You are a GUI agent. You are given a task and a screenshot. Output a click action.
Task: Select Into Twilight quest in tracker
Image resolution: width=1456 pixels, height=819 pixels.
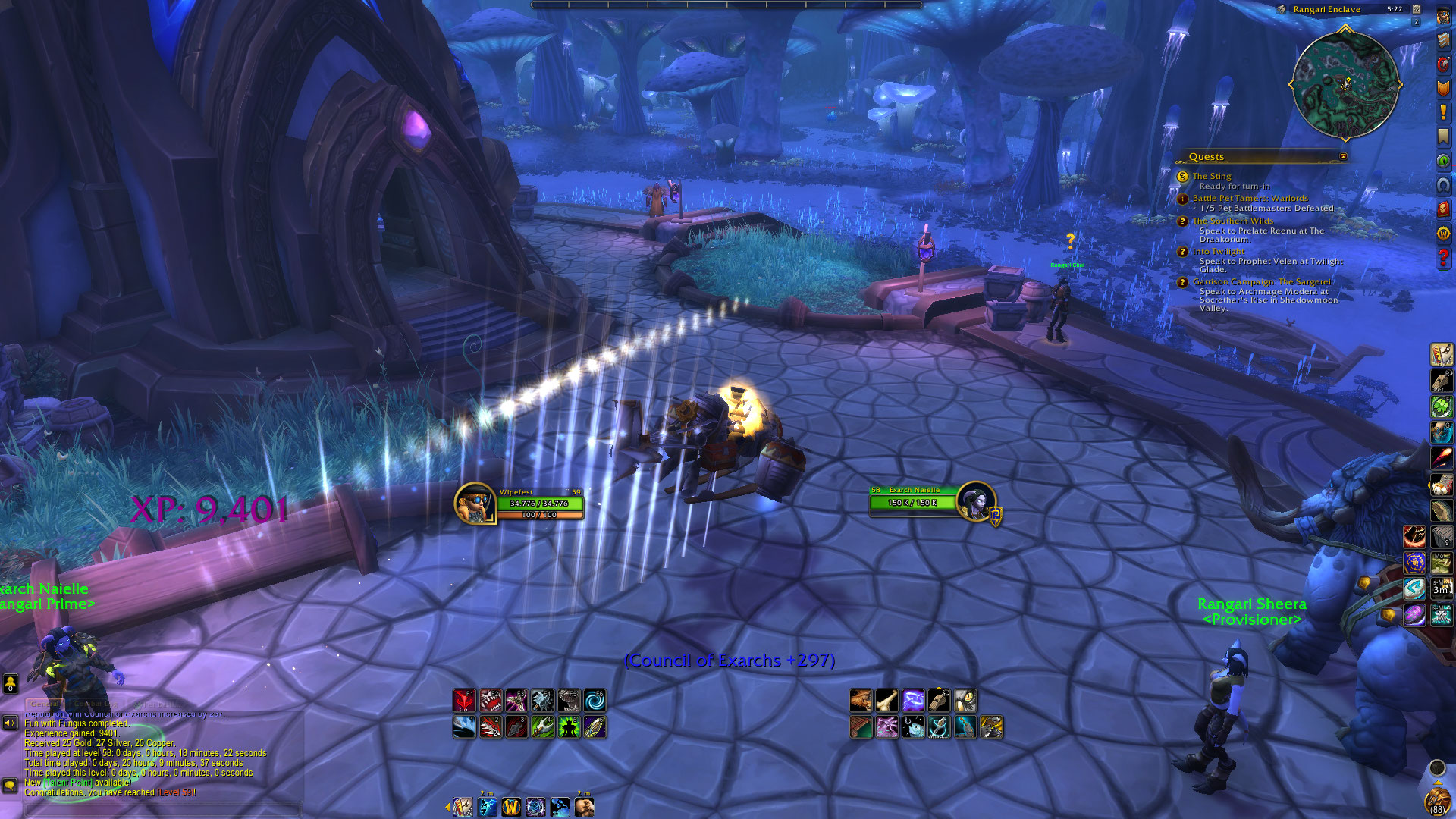click(1218, 251)
